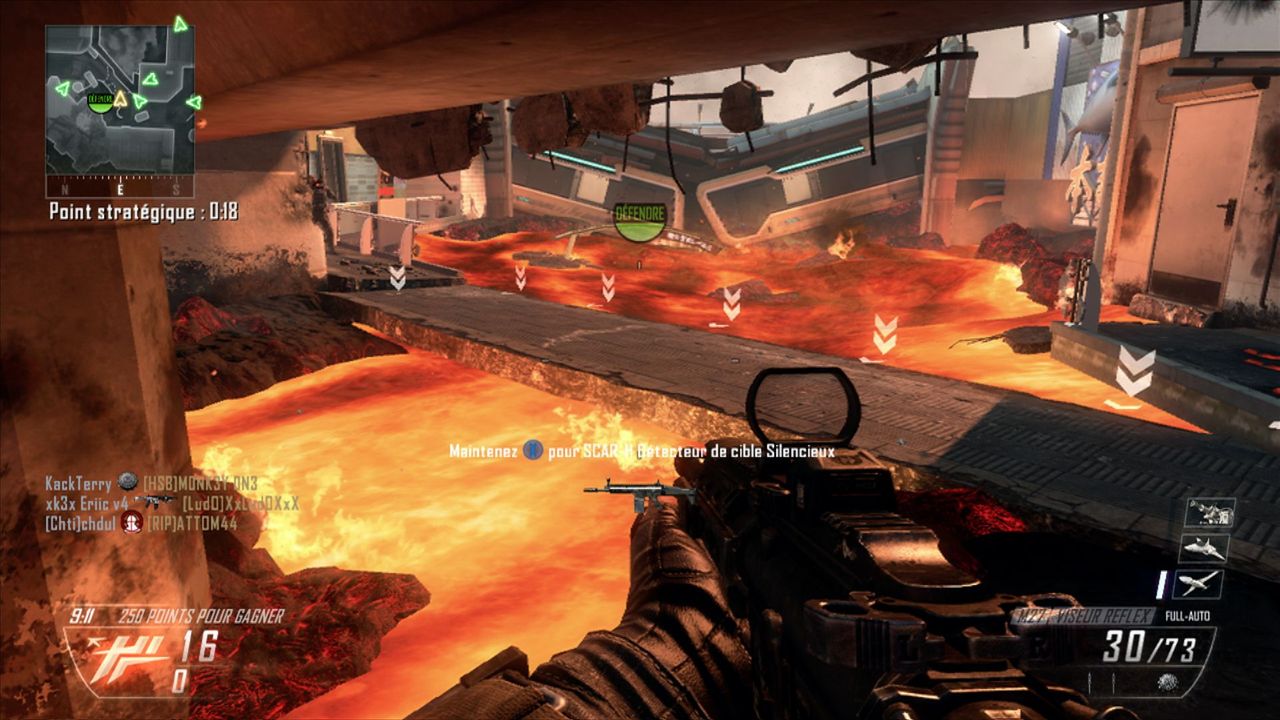
Task: Open the minimap in the corner
Action: (119, 99)
